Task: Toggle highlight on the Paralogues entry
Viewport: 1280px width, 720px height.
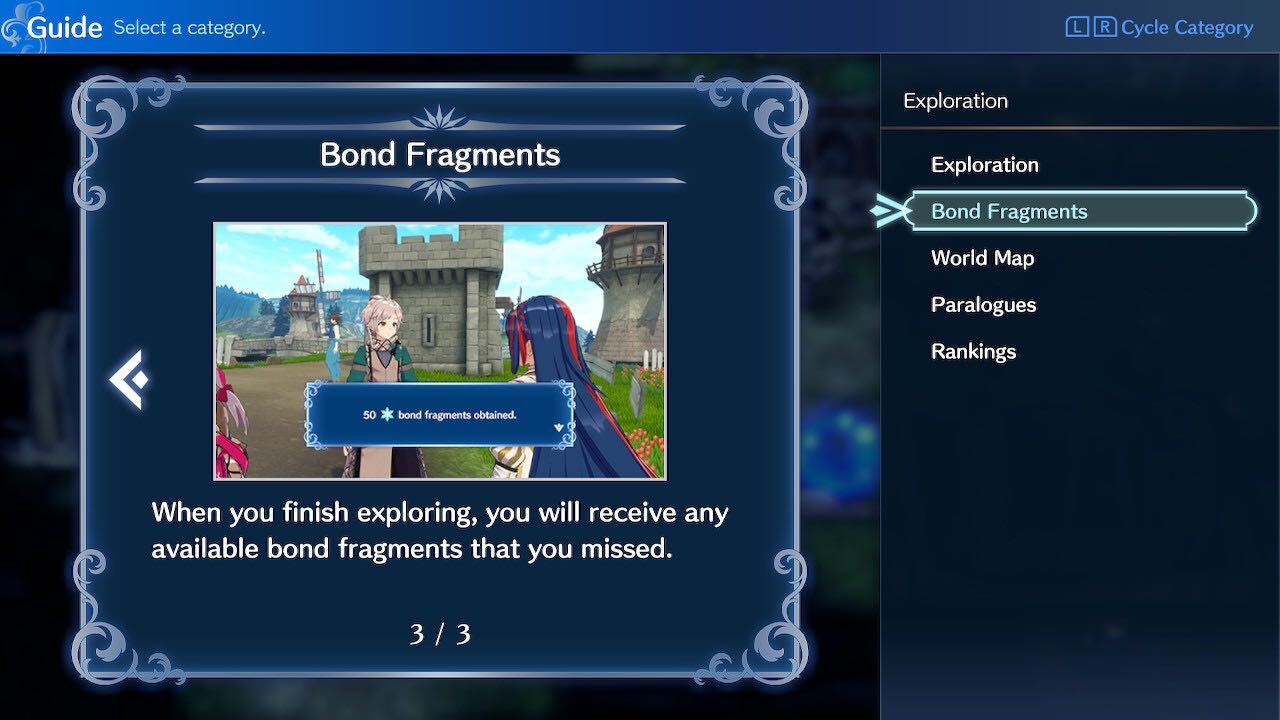Action: 983,304
